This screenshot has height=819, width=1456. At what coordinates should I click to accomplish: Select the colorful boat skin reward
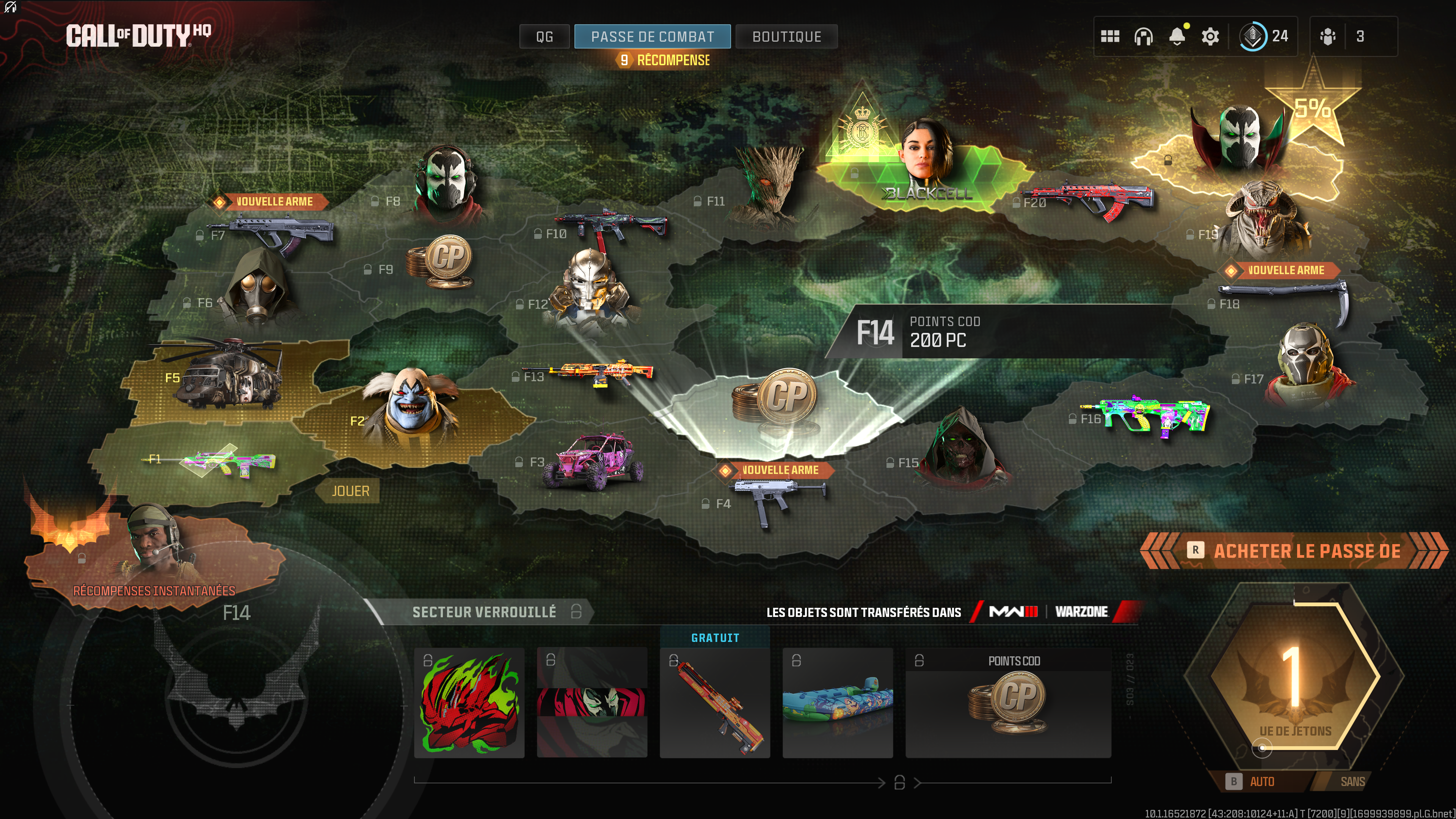point(838,703)
